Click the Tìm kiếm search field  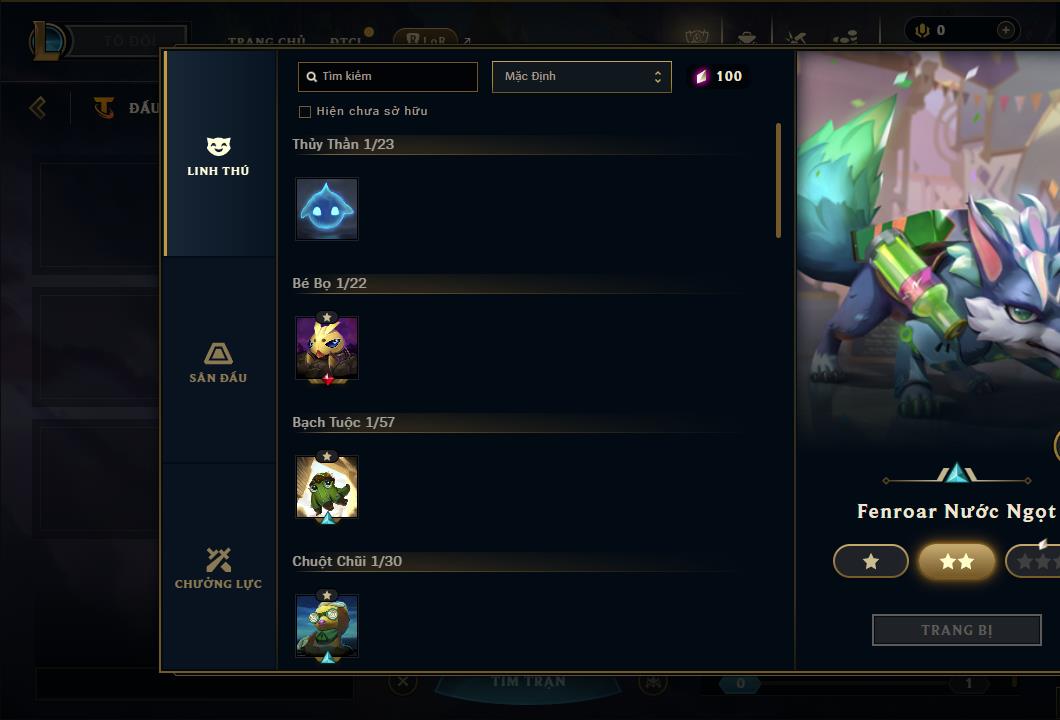388,77
